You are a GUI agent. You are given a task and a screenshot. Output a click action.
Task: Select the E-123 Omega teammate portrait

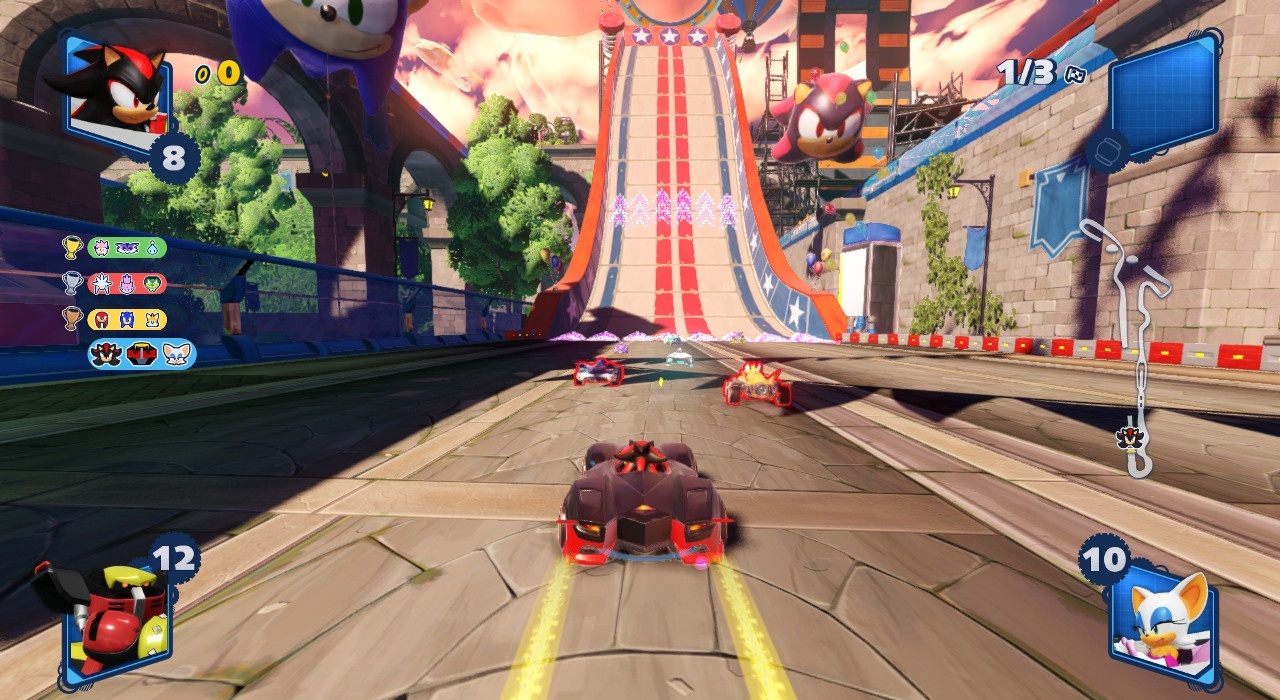[105, 618]
